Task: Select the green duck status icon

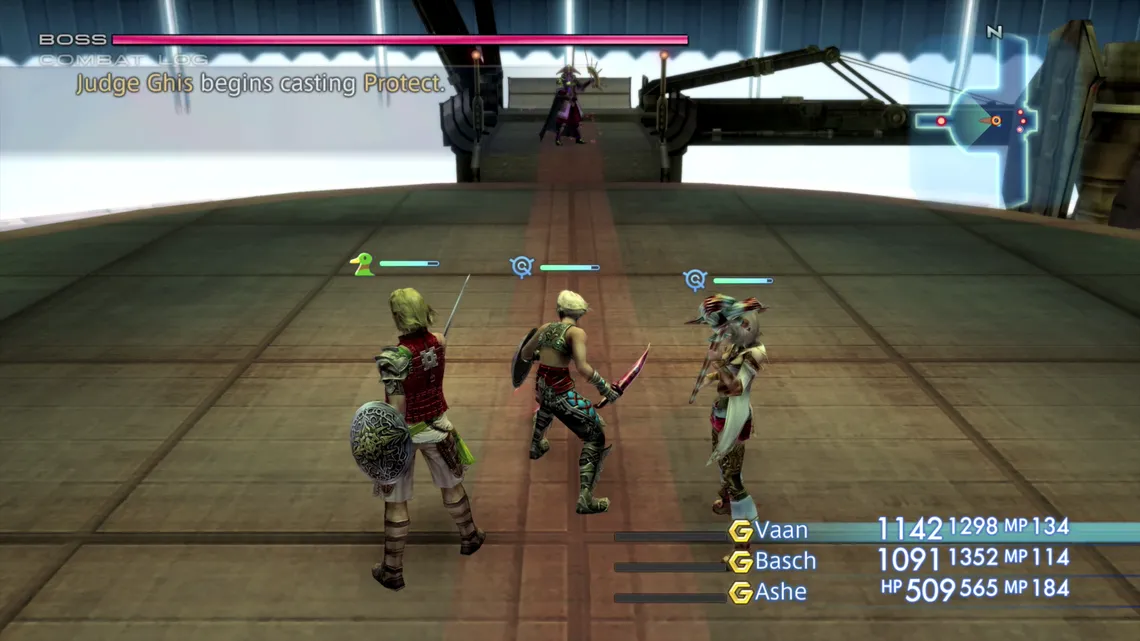Action: pos(362,264)
